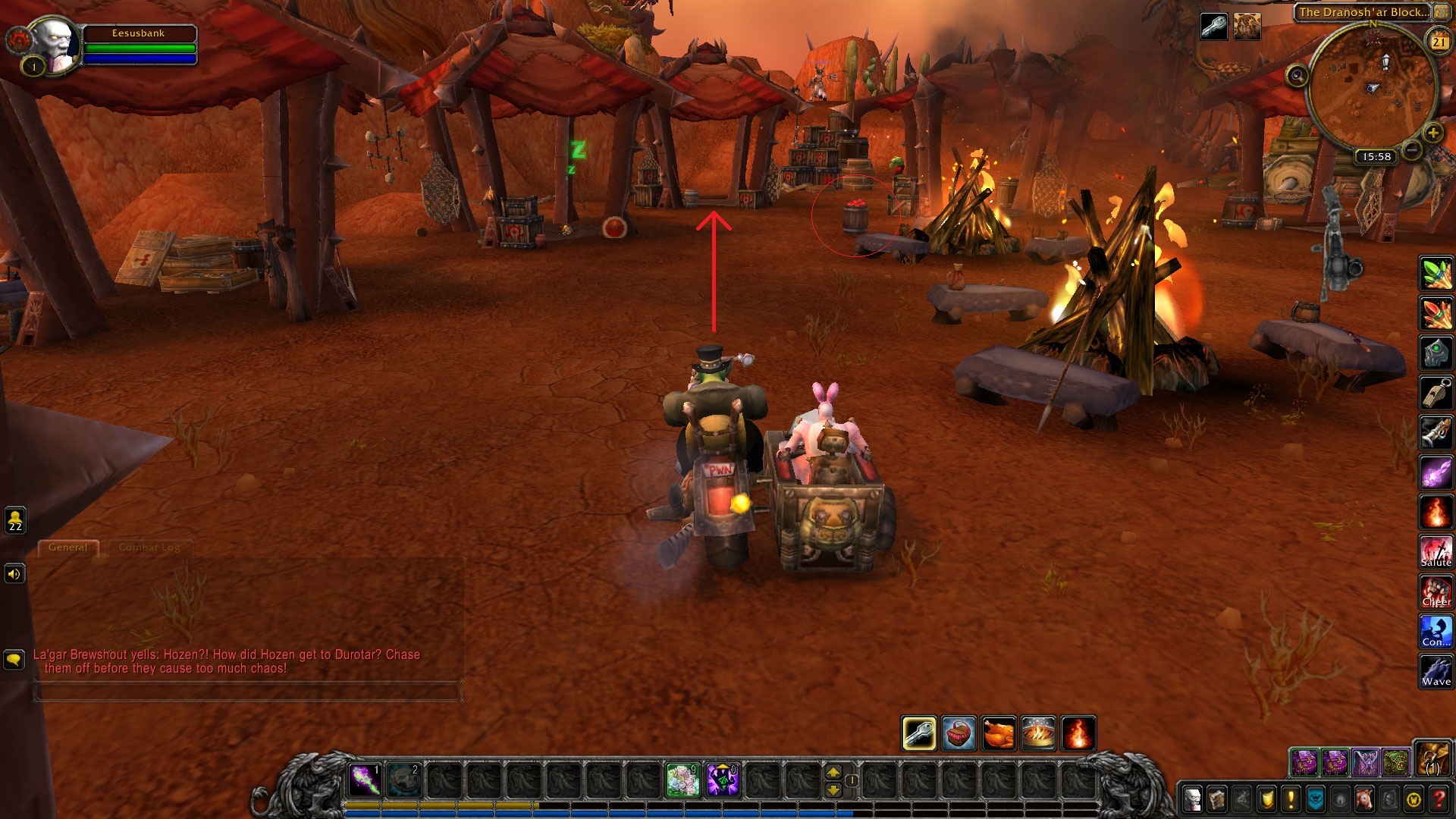Use the picnic basket ability icon
1456x819 pixels.
(959, 733)
